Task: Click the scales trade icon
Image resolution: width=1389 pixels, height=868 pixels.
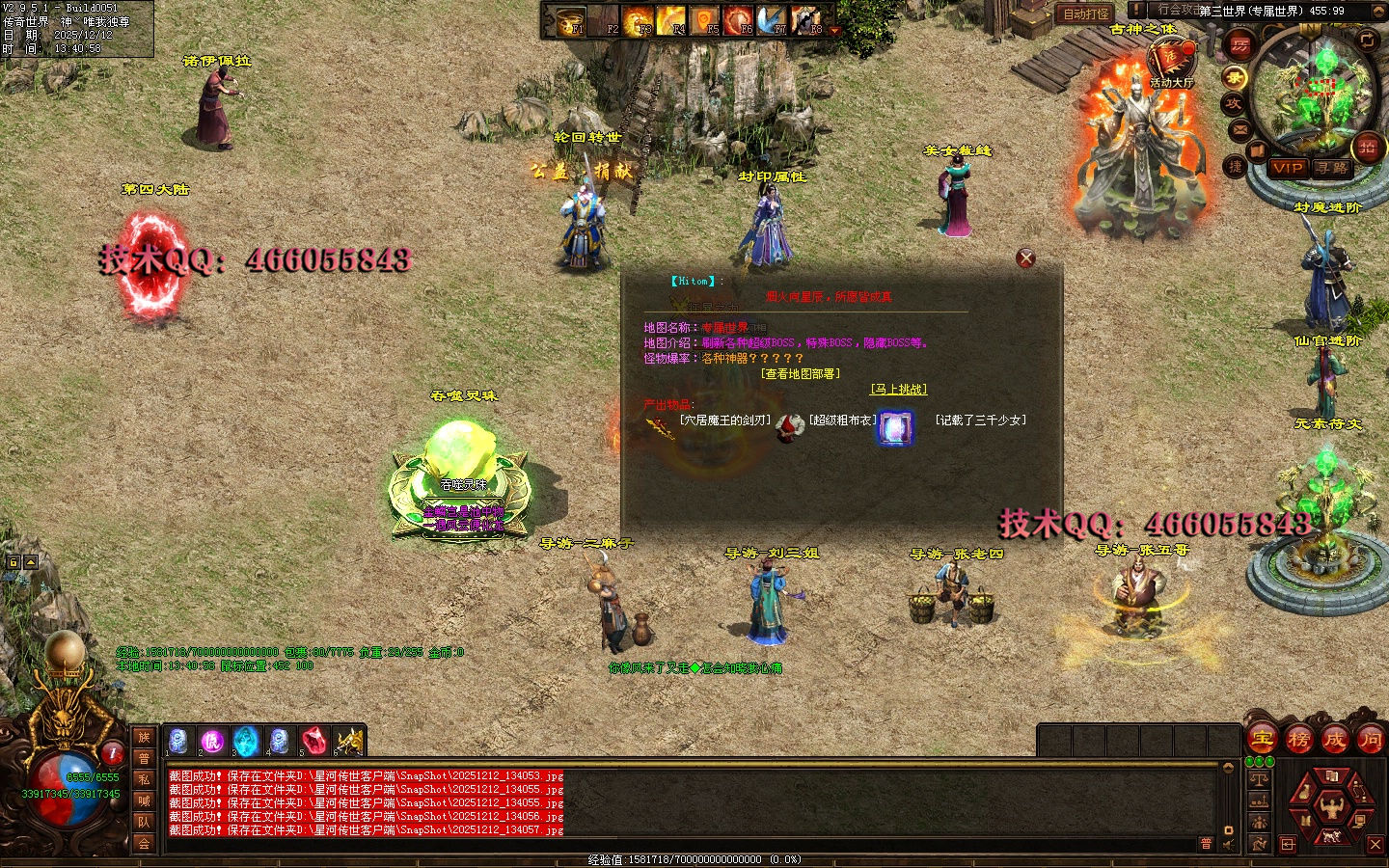Action: pyautogui.click(x=1259, y=777)
